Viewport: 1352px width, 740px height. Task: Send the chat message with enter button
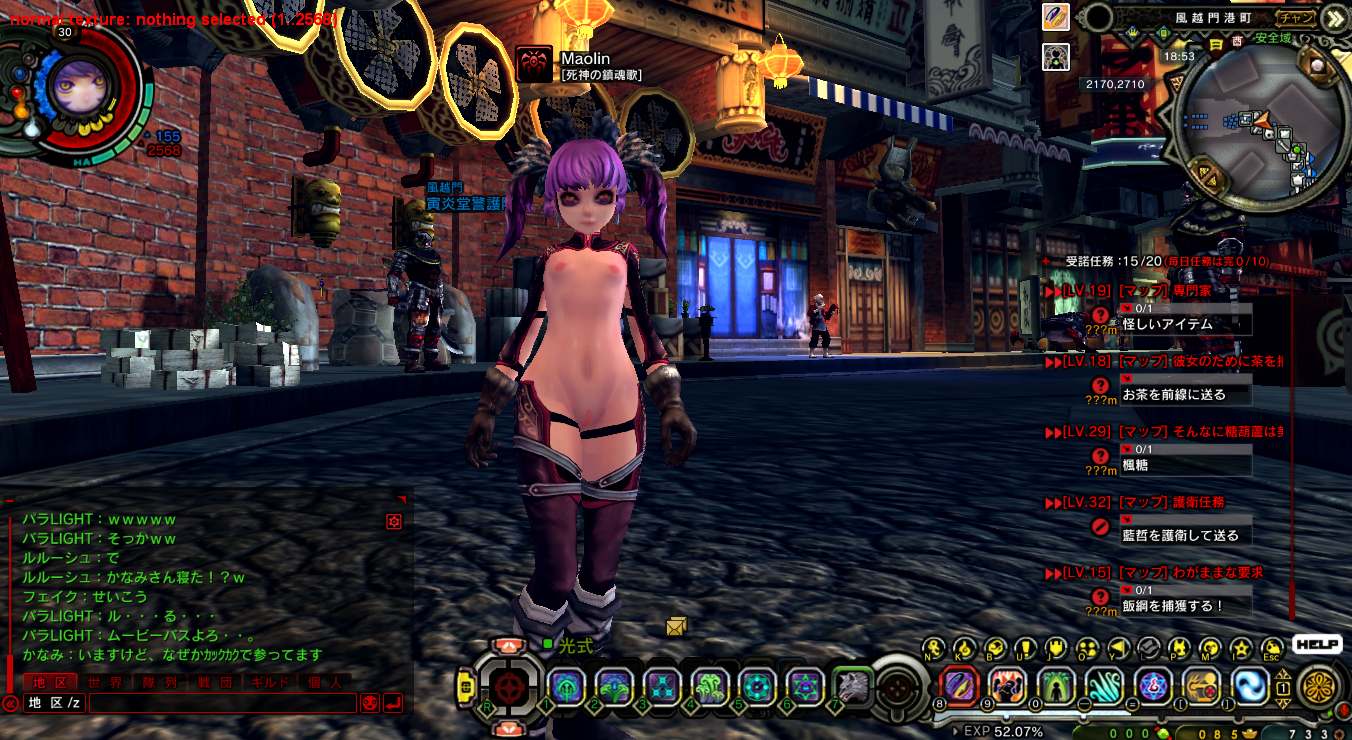tap(393, 703)
